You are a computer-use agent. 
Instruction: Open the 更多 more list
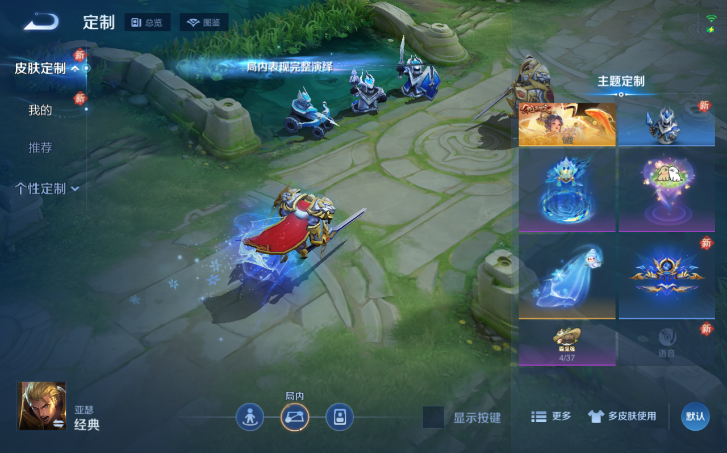point(551,416)
